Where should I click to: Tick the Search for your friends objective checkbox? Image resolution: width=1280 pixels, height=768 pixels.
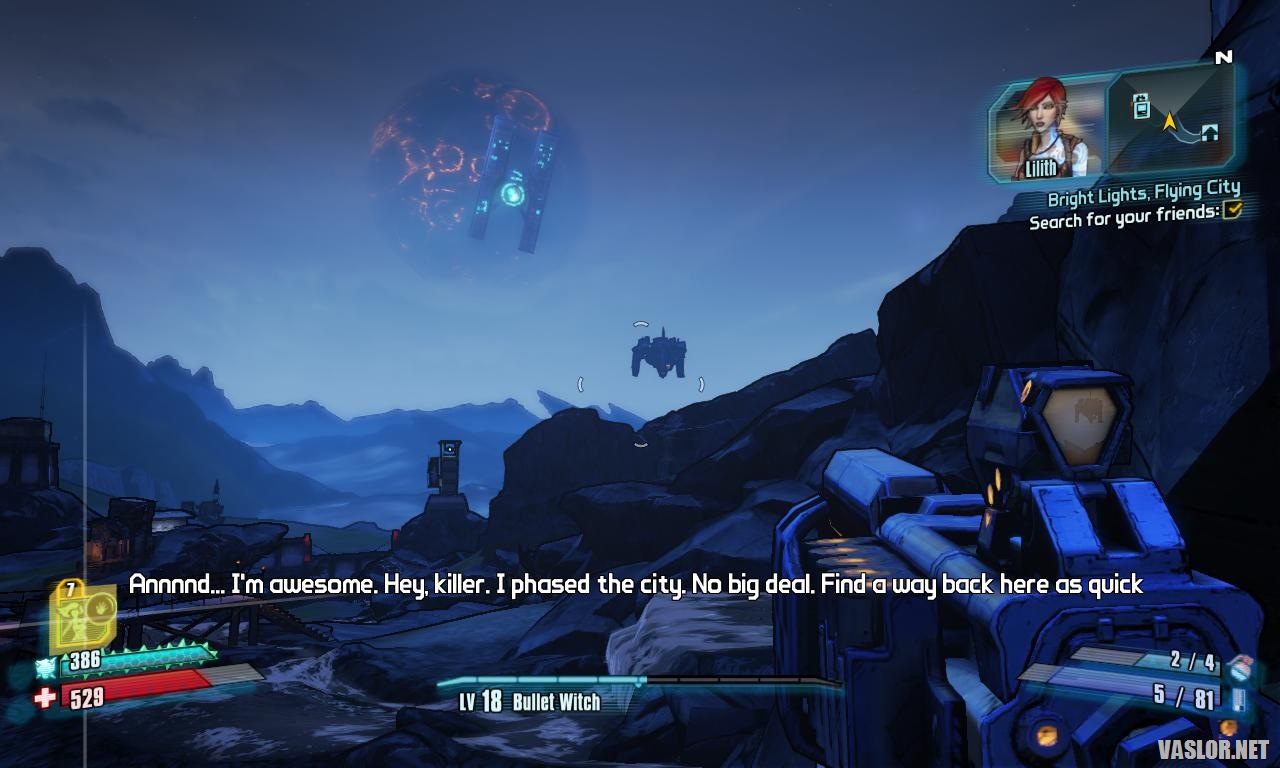coord(1233,209)
